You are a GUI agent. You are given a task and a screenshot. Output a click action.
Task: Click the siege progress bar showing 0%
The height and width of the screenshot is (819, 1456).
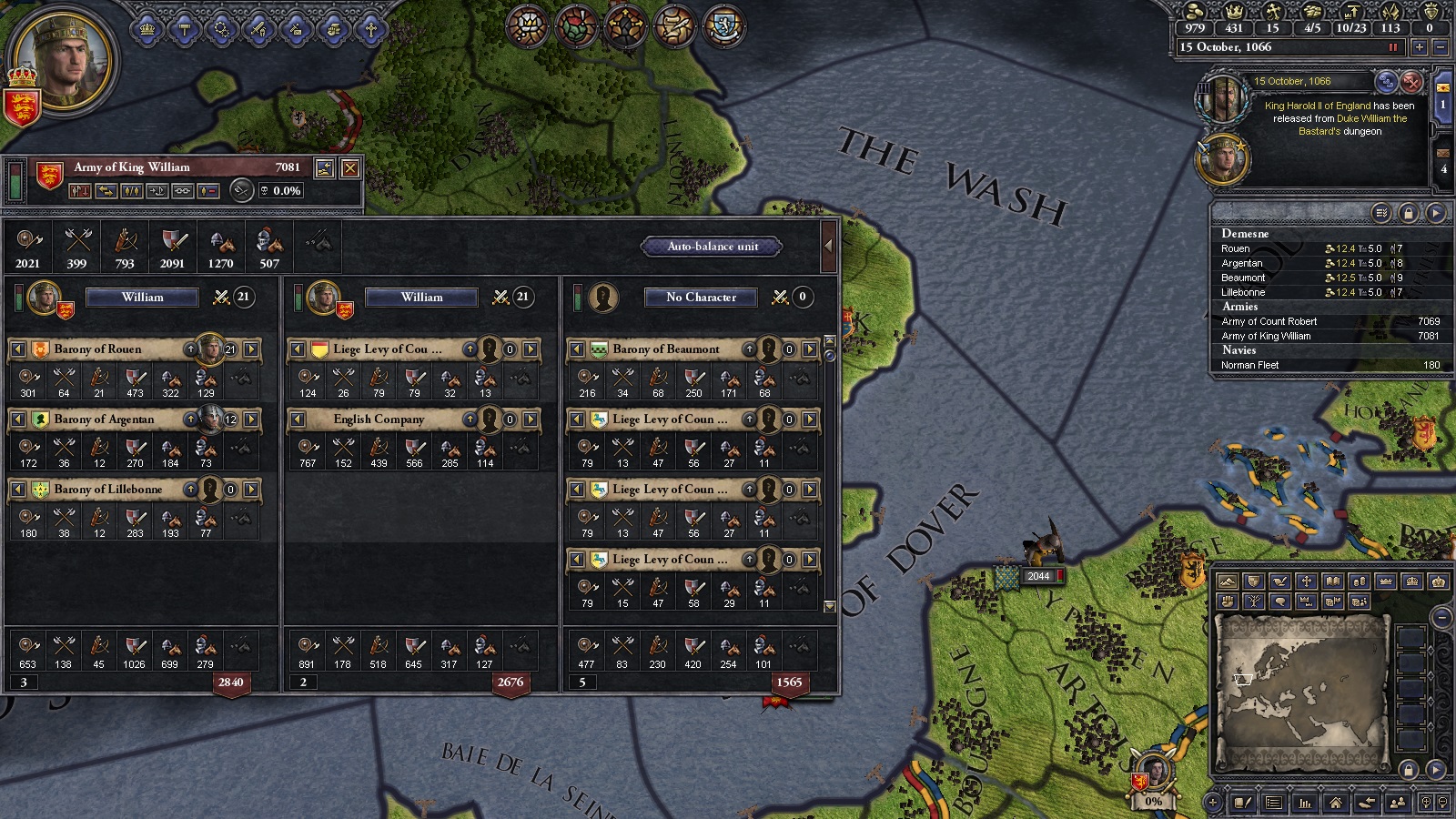click(1153, 803)
